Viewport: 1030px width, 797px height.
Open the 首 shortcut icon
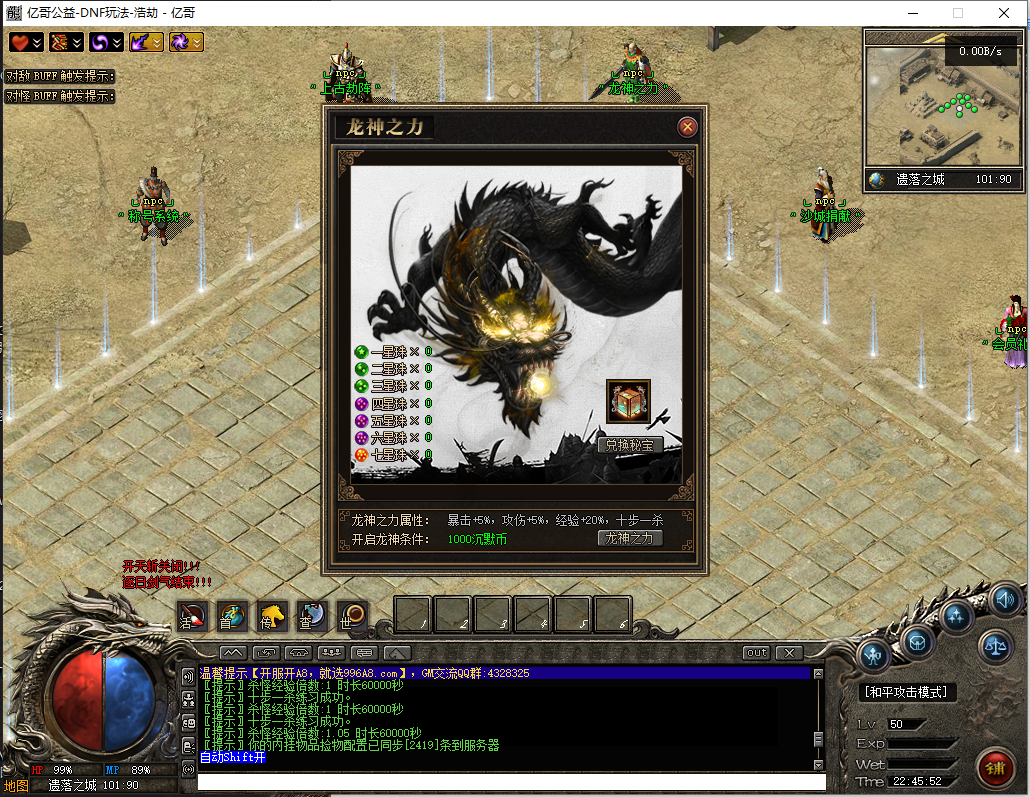pyautogui.click(x=232, y=616)
